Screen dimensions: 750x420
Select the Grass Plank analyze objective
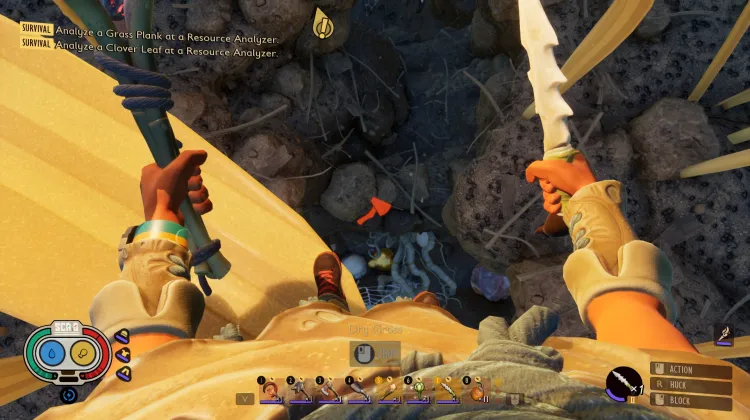pos(165,29)
